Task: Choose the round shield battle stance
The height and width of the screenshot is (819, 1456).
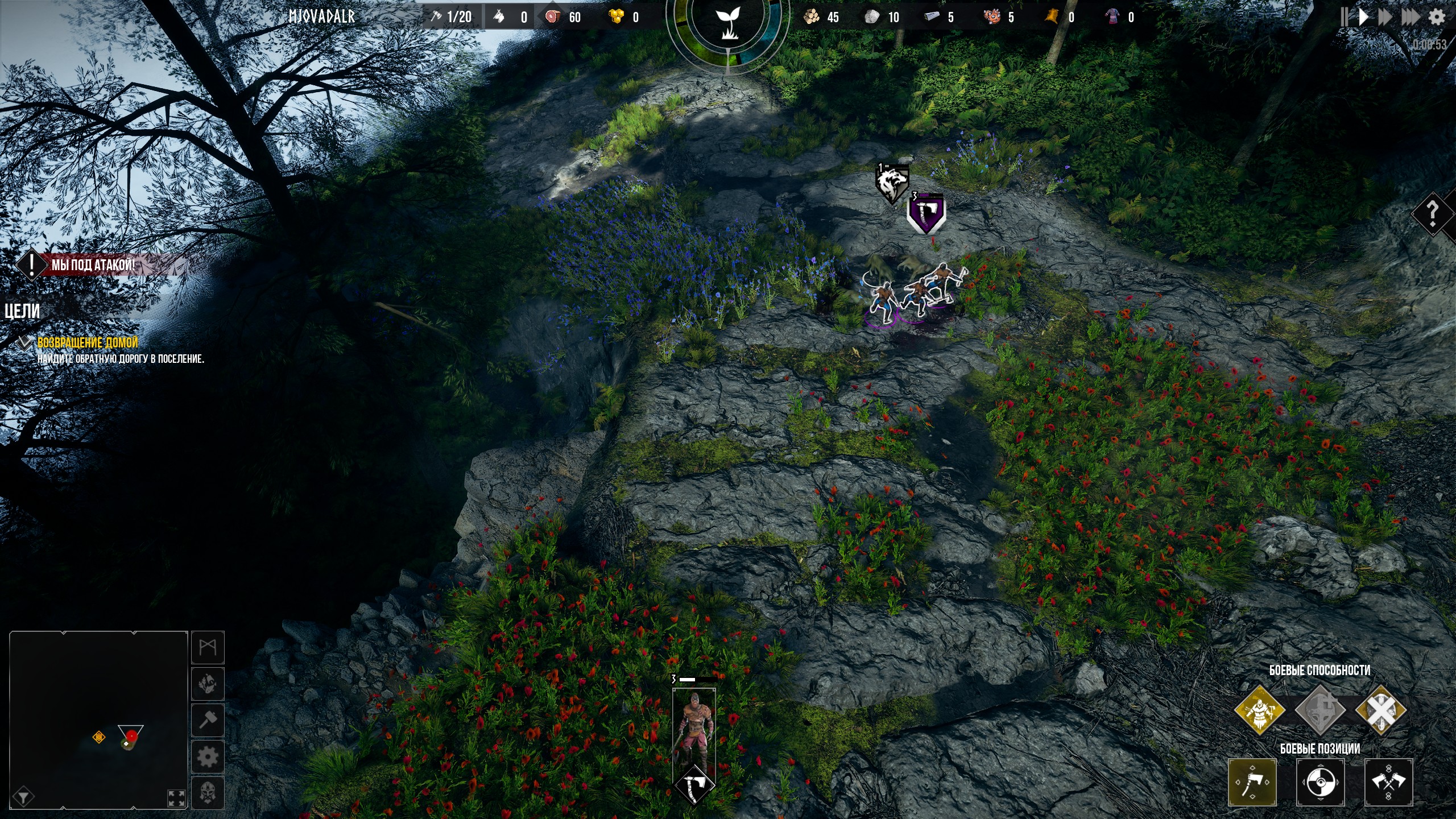Action: (1320, 783)
